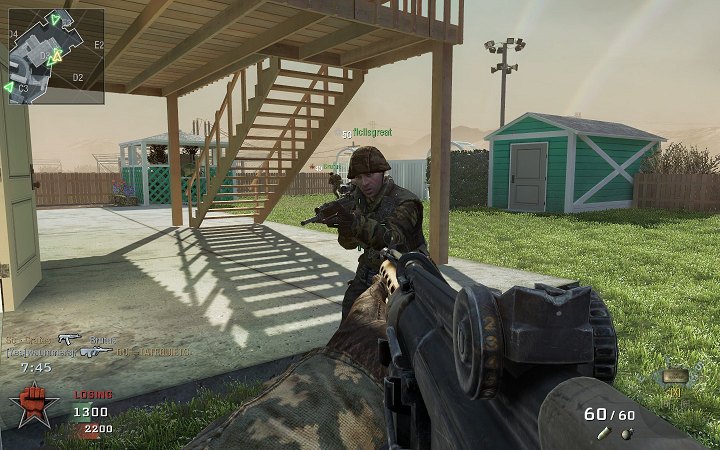Choose the frag grenade icon
The image size is (720, 450).
(627, 433)
